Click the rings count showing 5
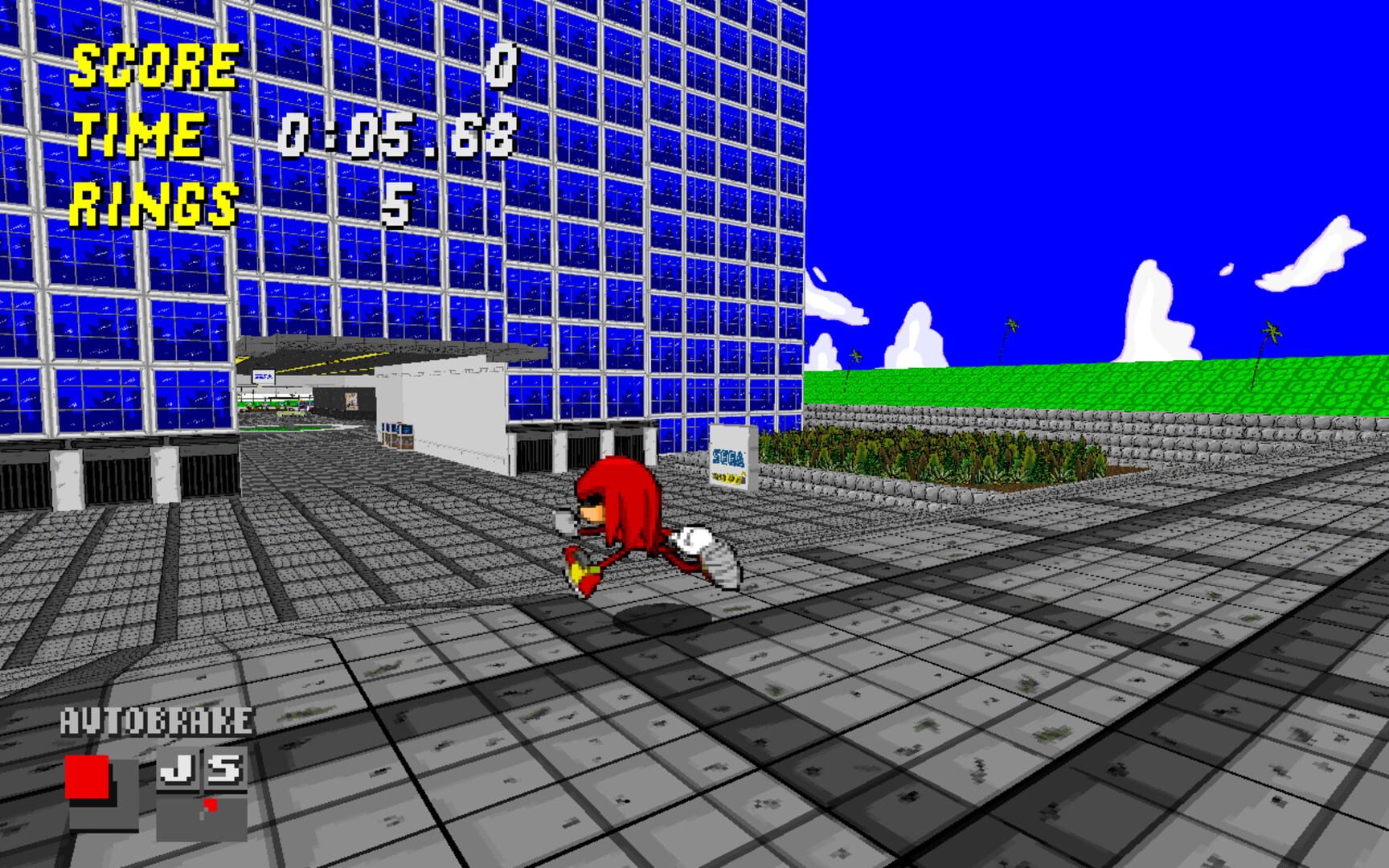Viewport: 1389px width, 868px height. 399,205
